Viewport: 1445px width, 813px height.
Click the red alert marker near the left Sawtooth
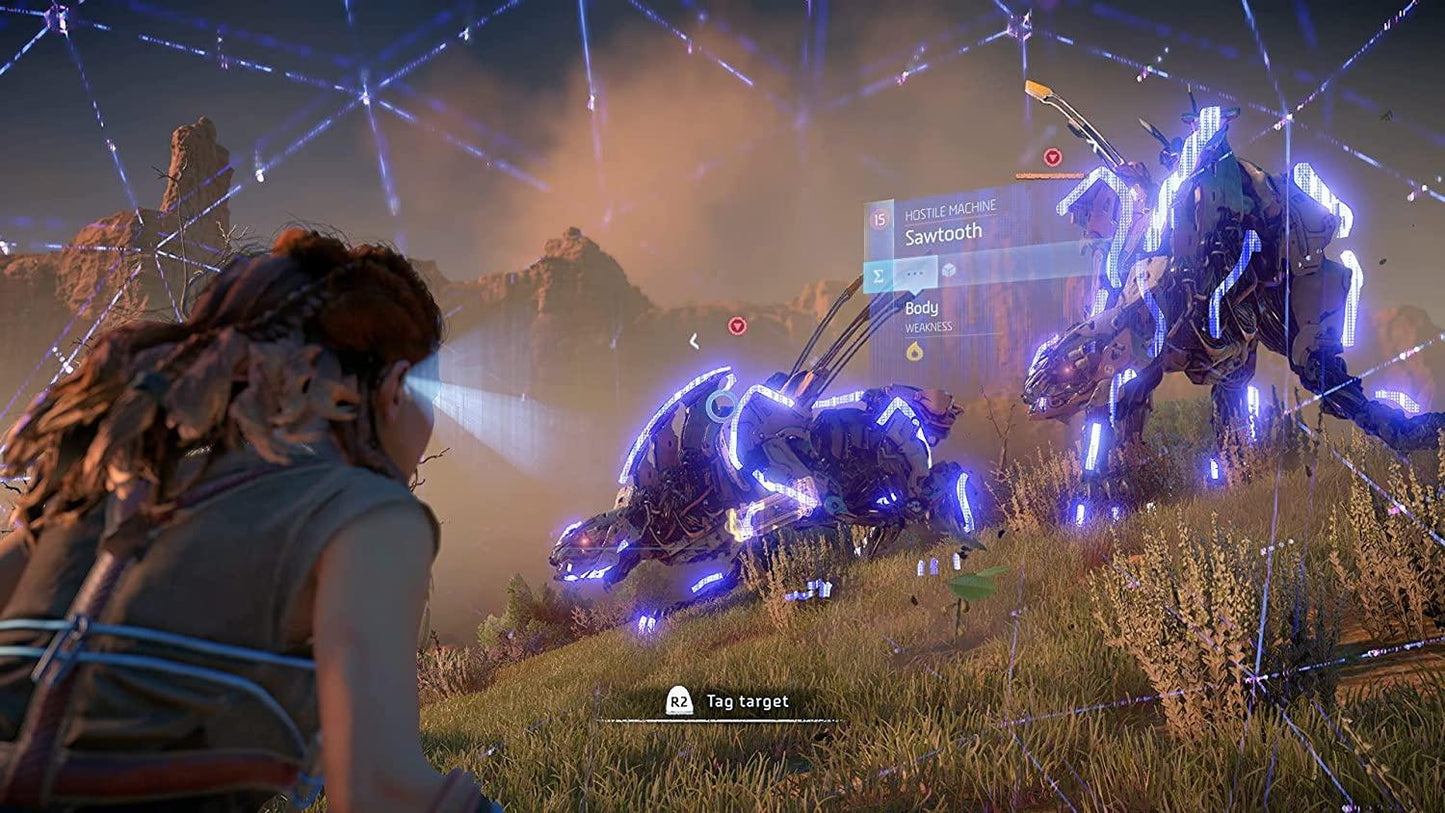[737, 326]
